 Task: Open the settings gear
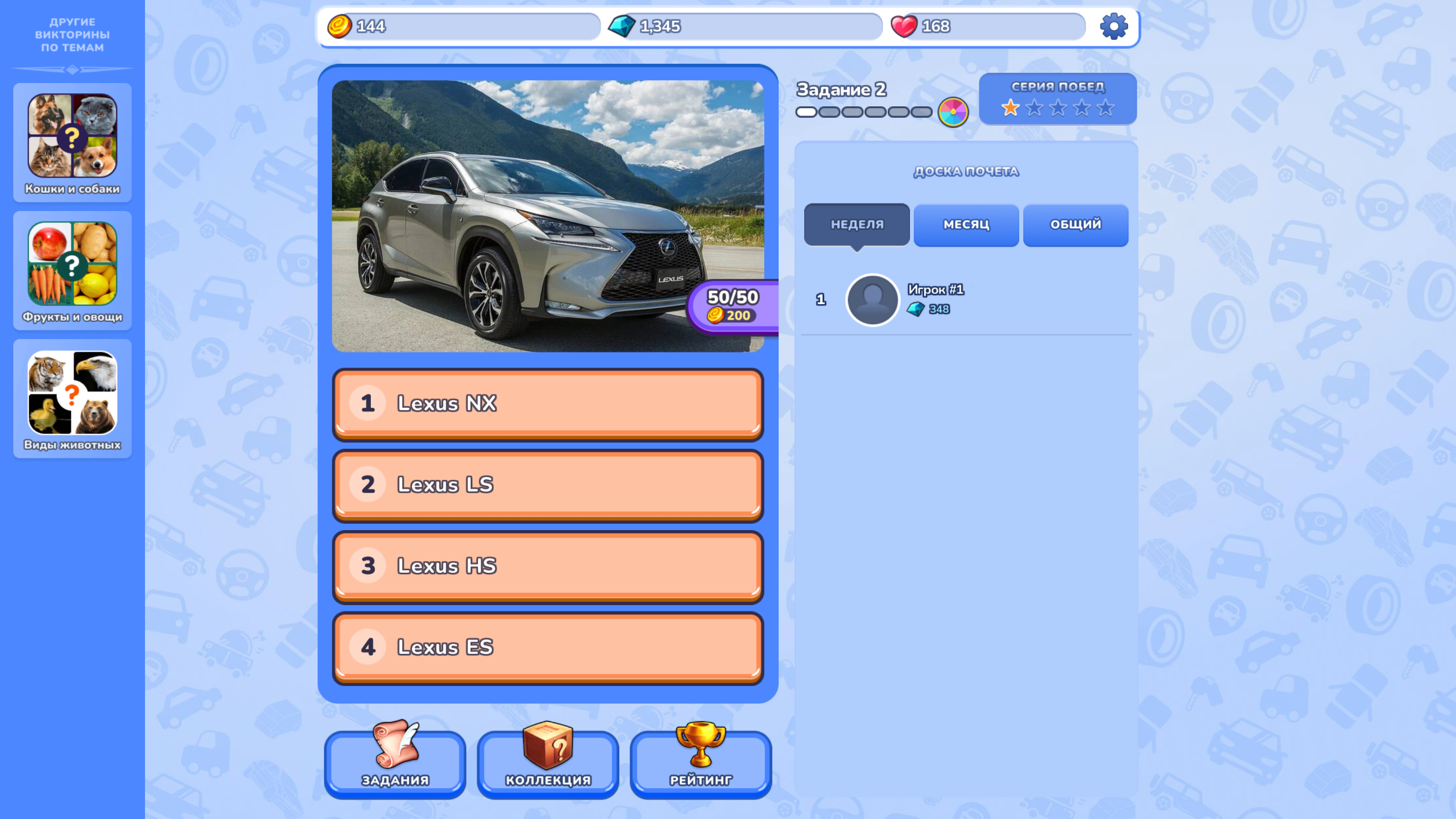pyautogui.click(x=1114, y=26)
